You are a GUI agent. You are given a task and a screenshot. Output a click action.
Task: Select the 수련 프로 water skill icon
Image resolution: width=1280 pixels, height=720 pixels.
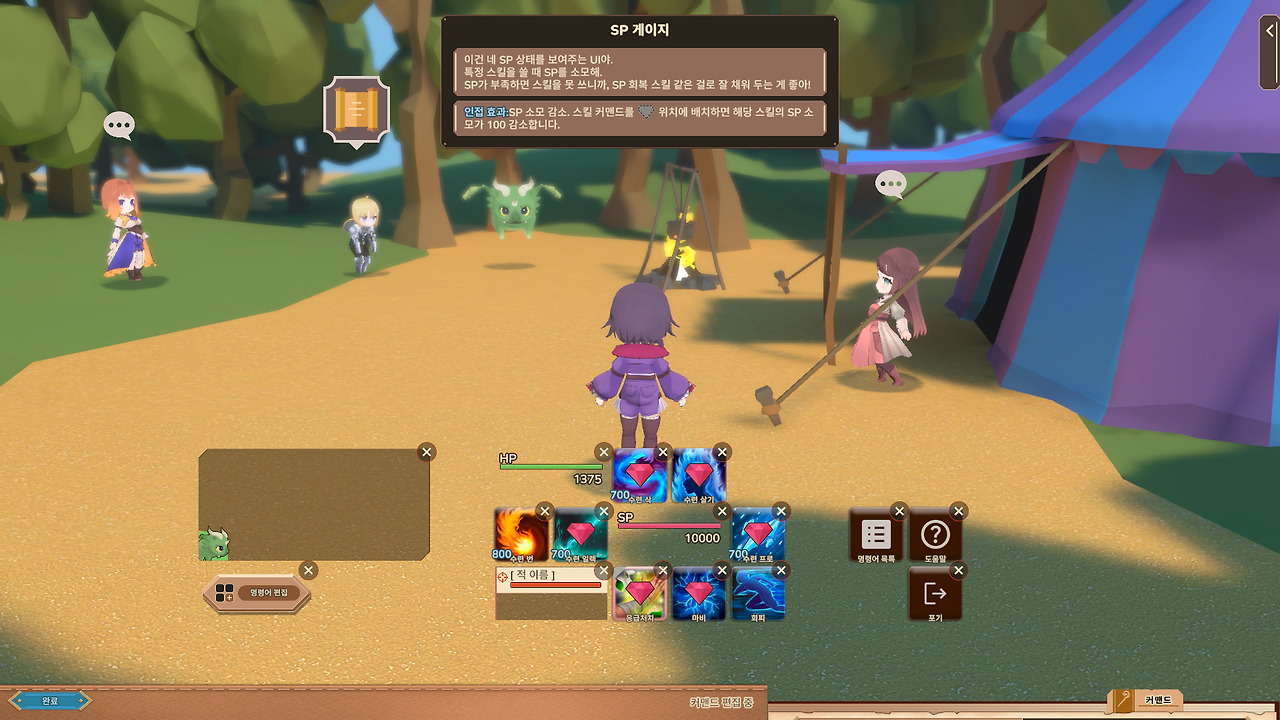coord(757,537)
